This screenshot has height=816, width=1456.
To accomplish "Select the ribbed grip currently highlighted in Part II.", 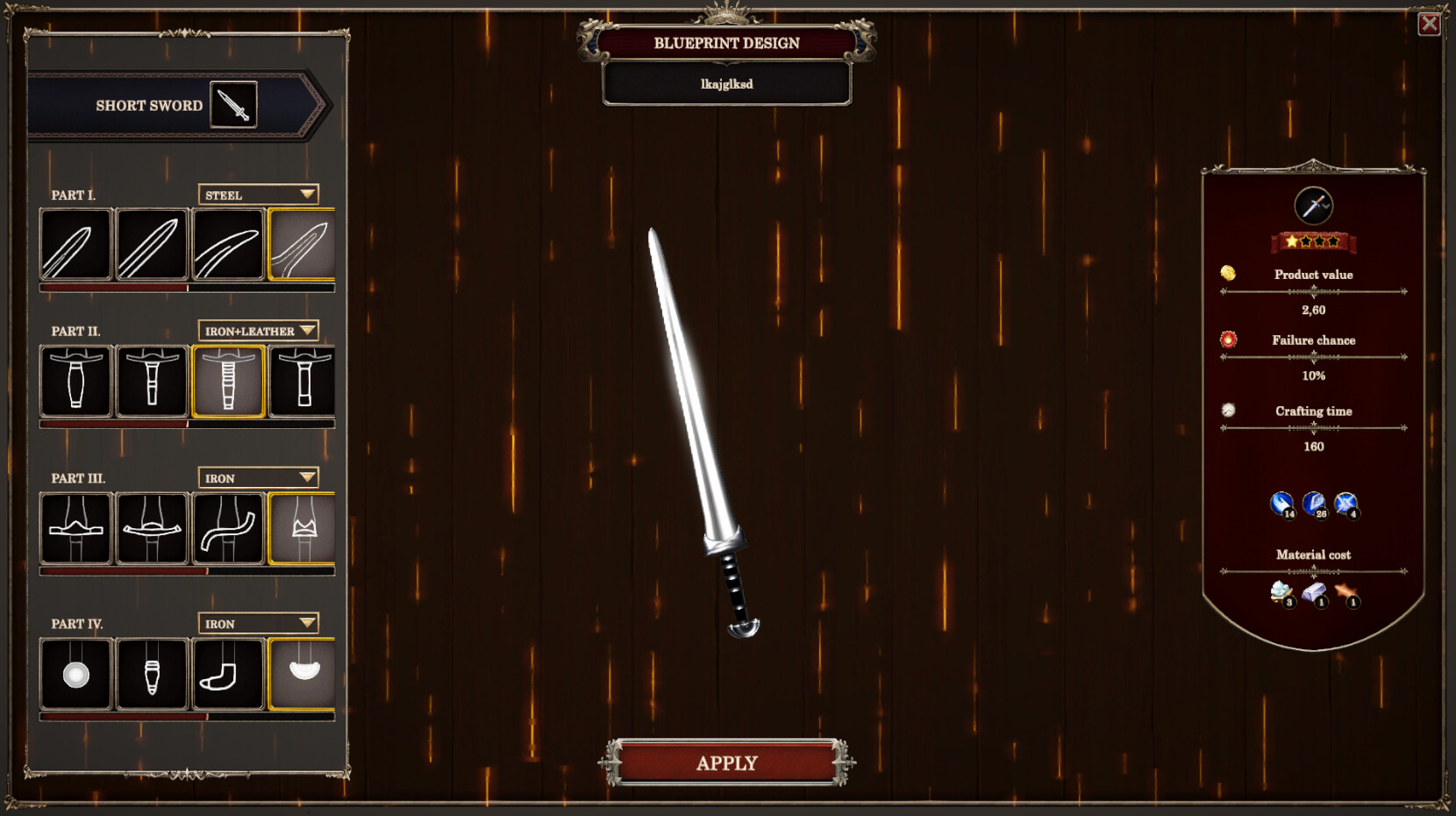I will click(x=227, y=381).
